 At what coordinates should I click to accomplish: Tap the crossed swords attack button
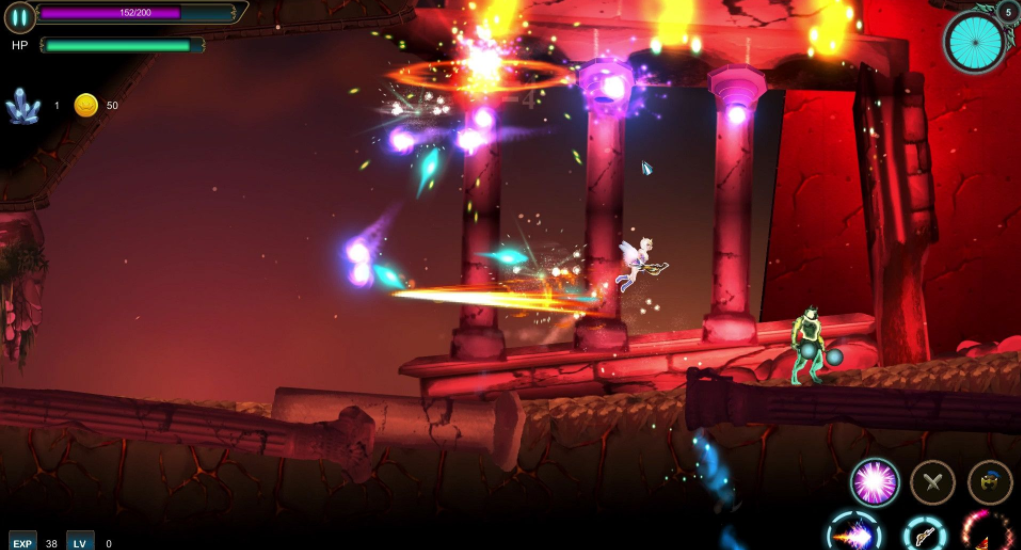[x=932, y=482]
